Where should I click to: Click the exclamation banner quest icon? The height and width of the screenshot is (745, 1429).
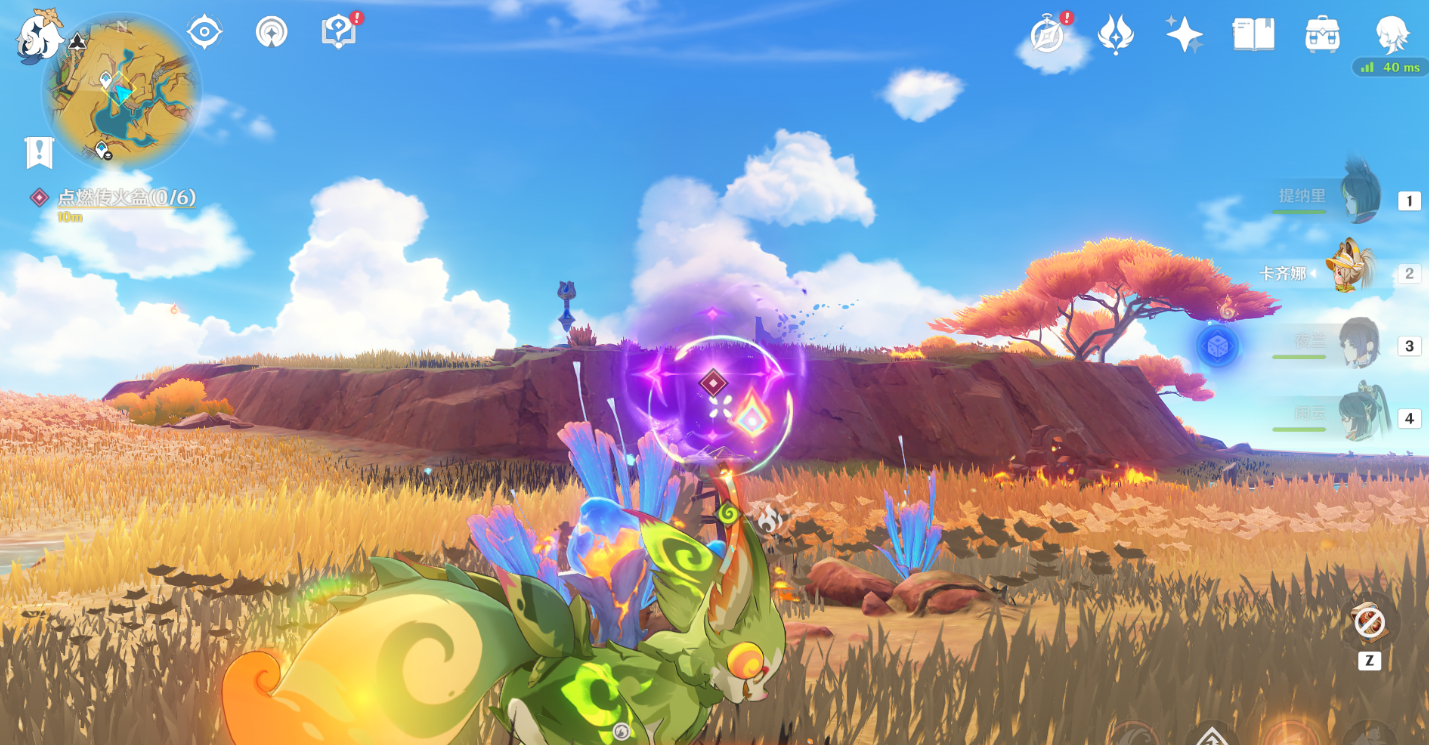[39, 153]
